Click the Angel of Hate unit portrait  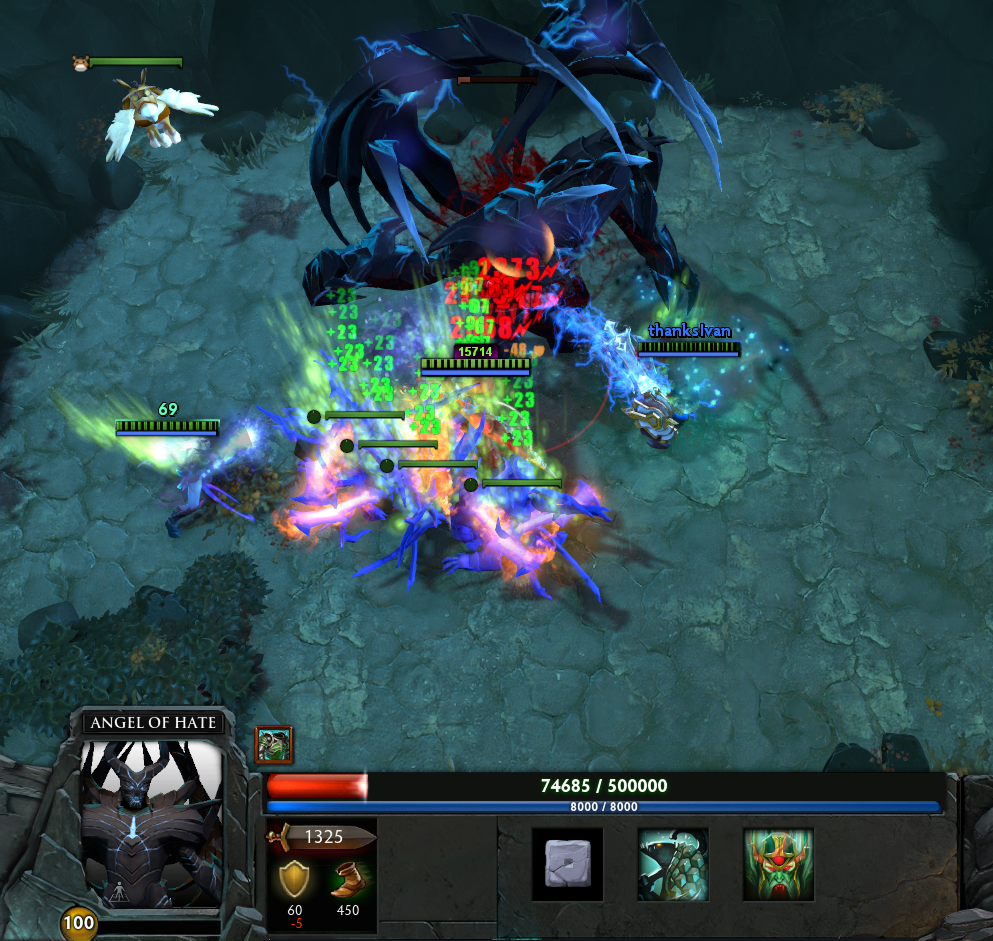click(x=151, y=823)
